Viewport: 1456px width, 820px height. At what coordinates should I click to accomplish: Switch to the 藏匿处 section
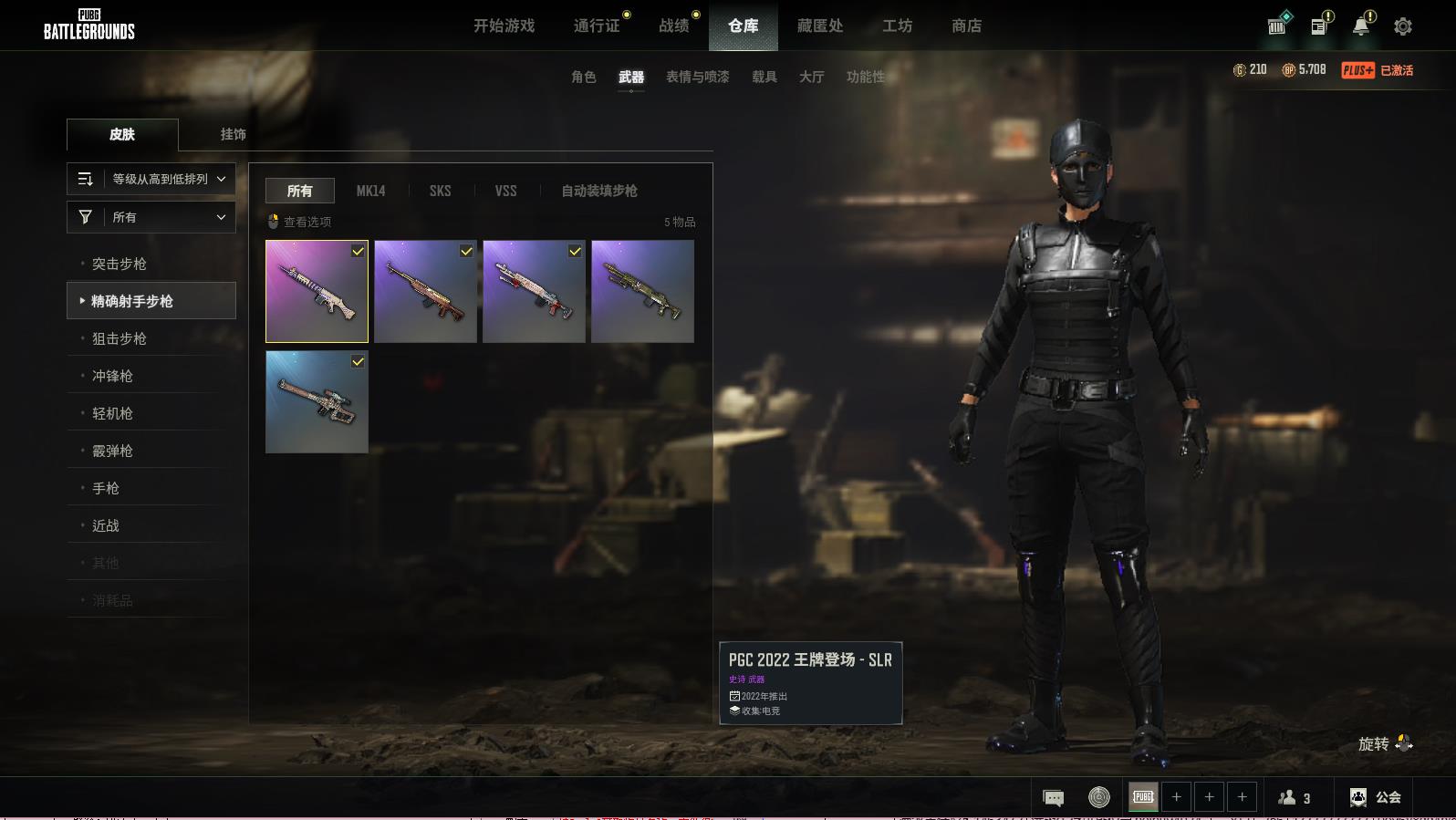point(819,26)
